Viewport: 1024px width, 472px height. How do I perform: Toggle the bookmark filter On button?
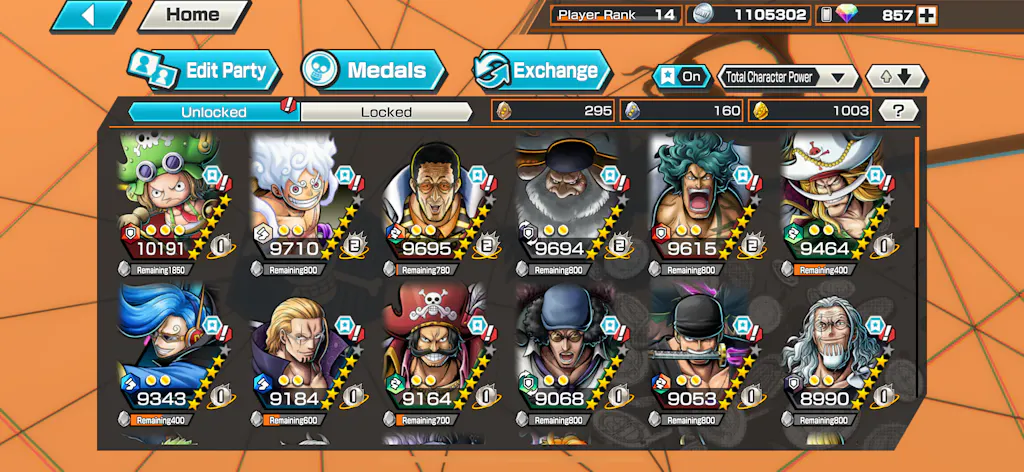(x=679, y=76)
